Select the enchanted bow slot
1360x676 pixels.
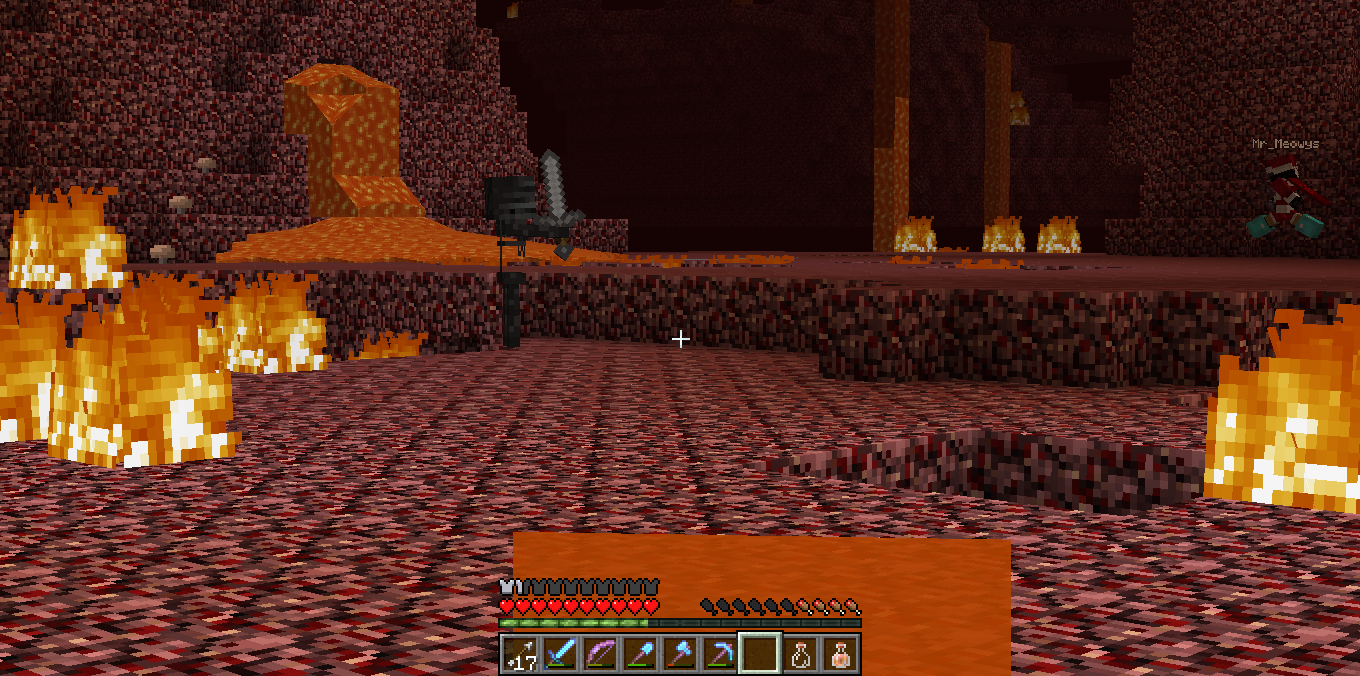(x=600, y=654)
